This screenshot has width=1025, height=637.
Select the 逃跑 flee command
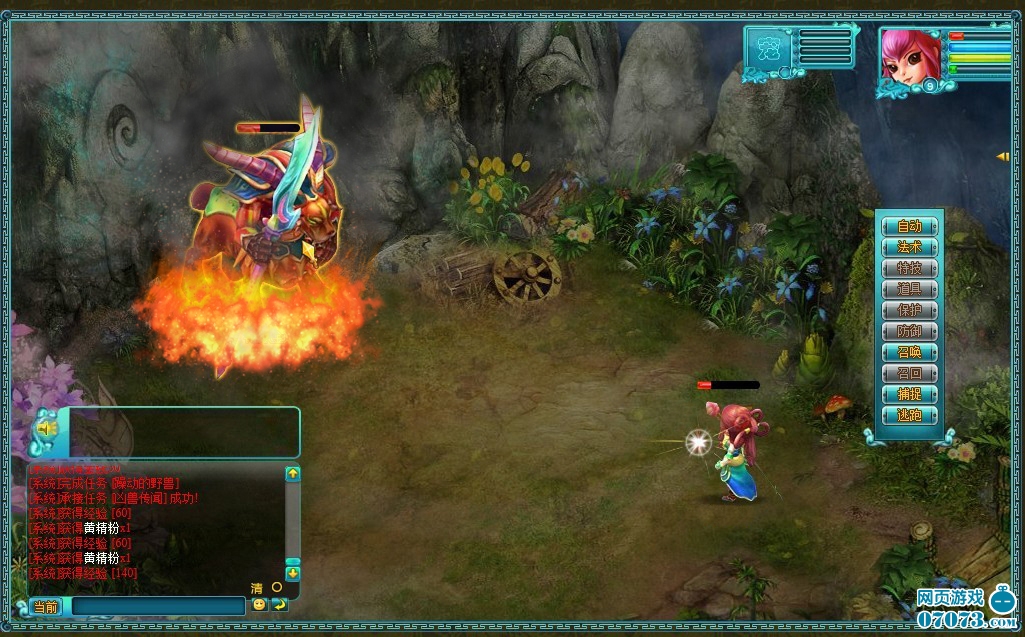[909, 415]
